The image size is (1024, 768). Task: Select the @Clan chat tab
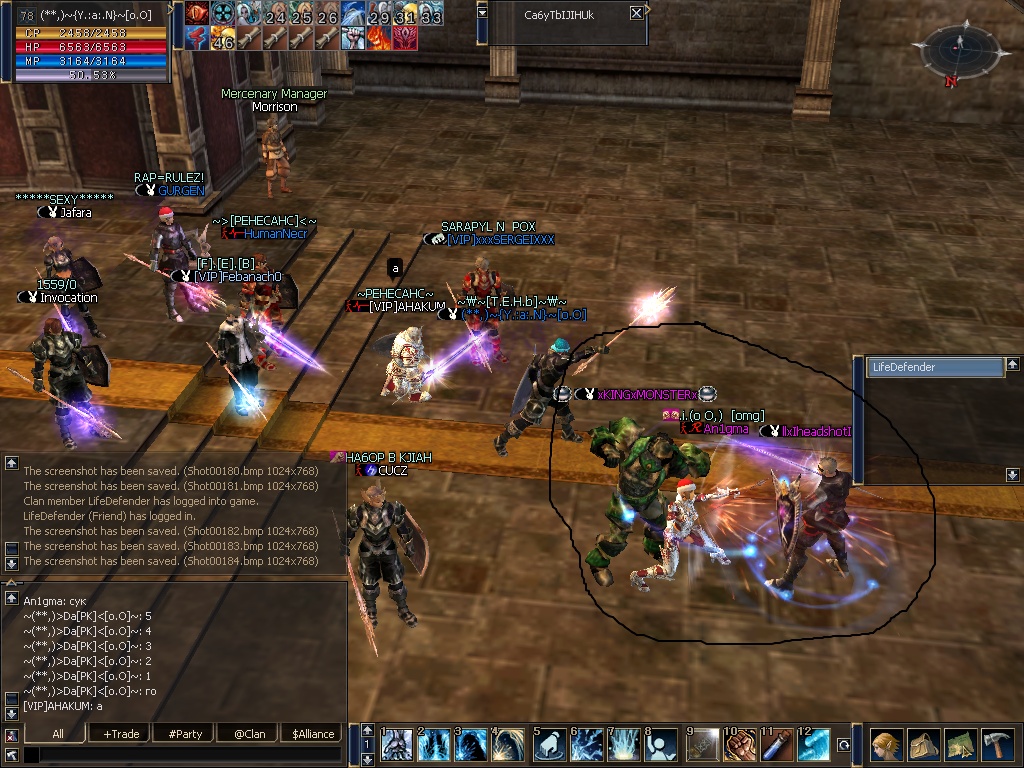249,733
